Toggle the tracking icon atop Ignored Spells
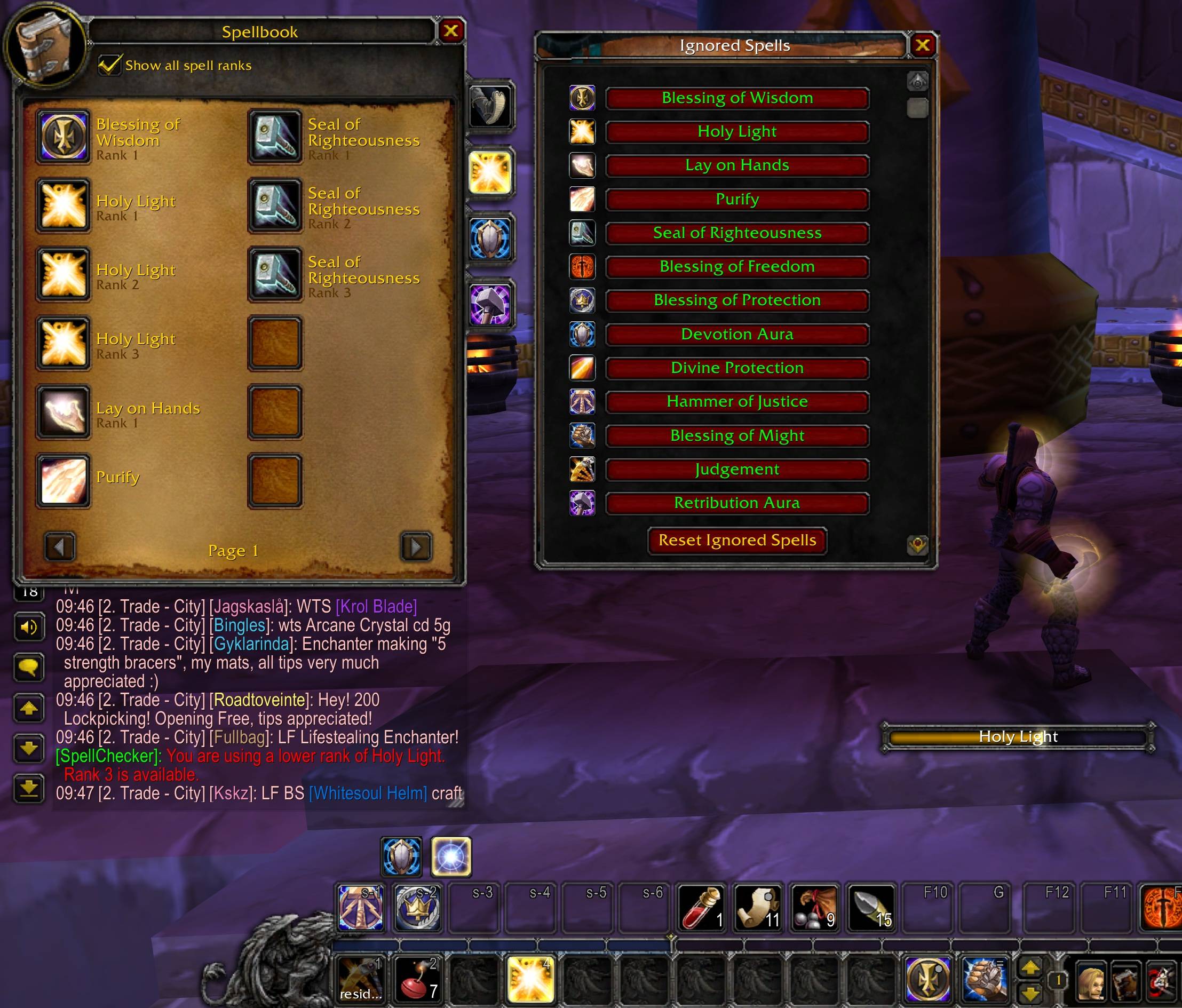Screen dimensions: 1182x1008 [x=917, y=82]
